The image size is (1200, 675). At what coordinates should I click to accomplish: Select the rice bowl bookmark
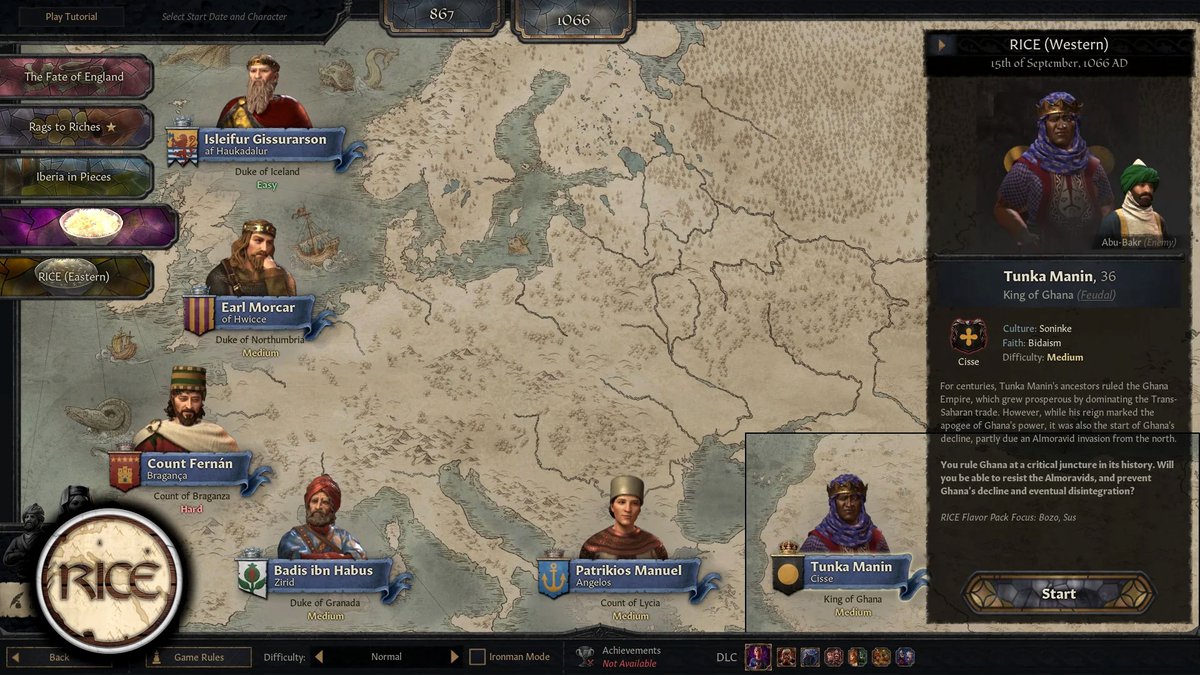tap(88, 226)
